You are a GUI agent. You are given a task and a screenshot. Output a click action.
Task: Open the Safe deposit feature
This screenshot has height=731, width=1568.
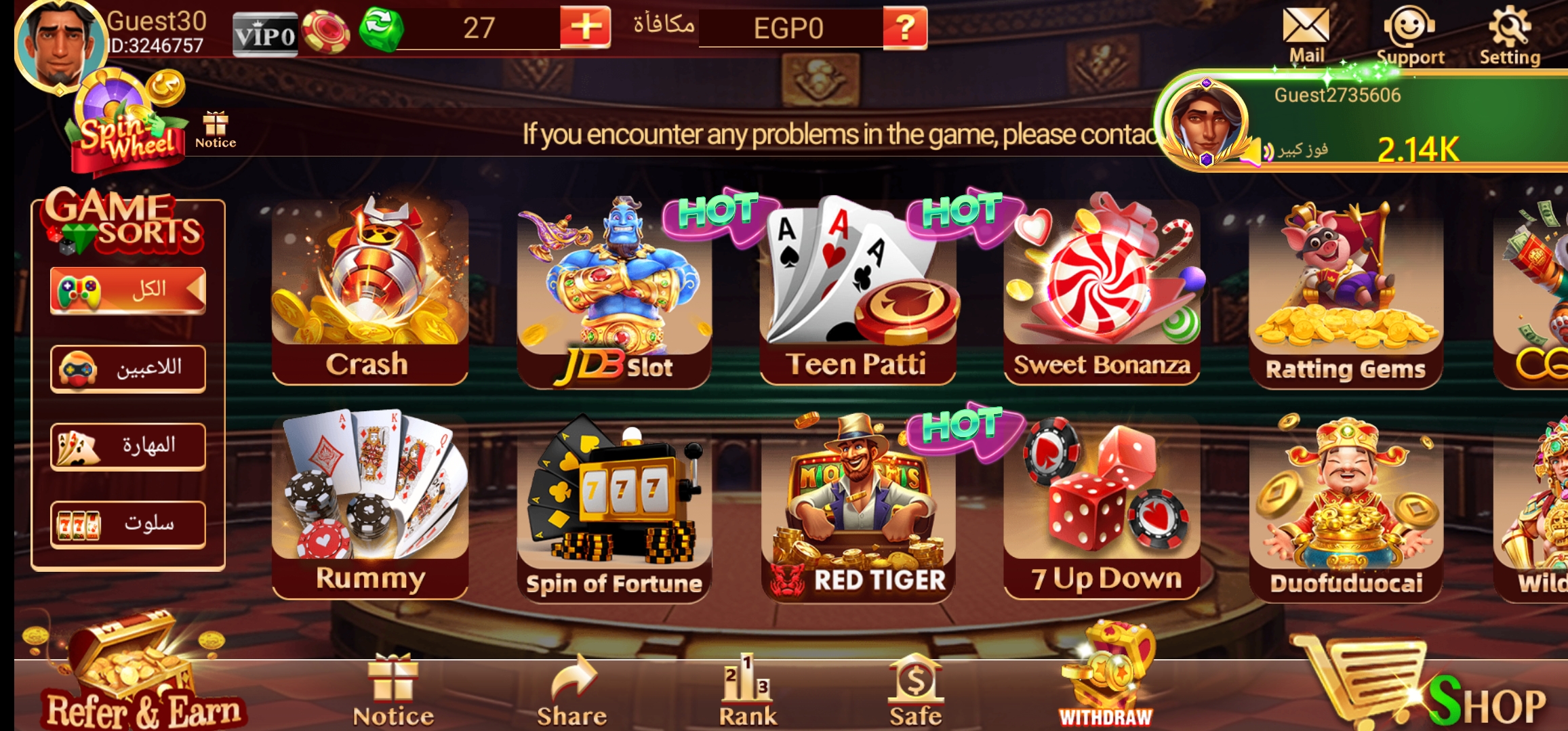915,686
